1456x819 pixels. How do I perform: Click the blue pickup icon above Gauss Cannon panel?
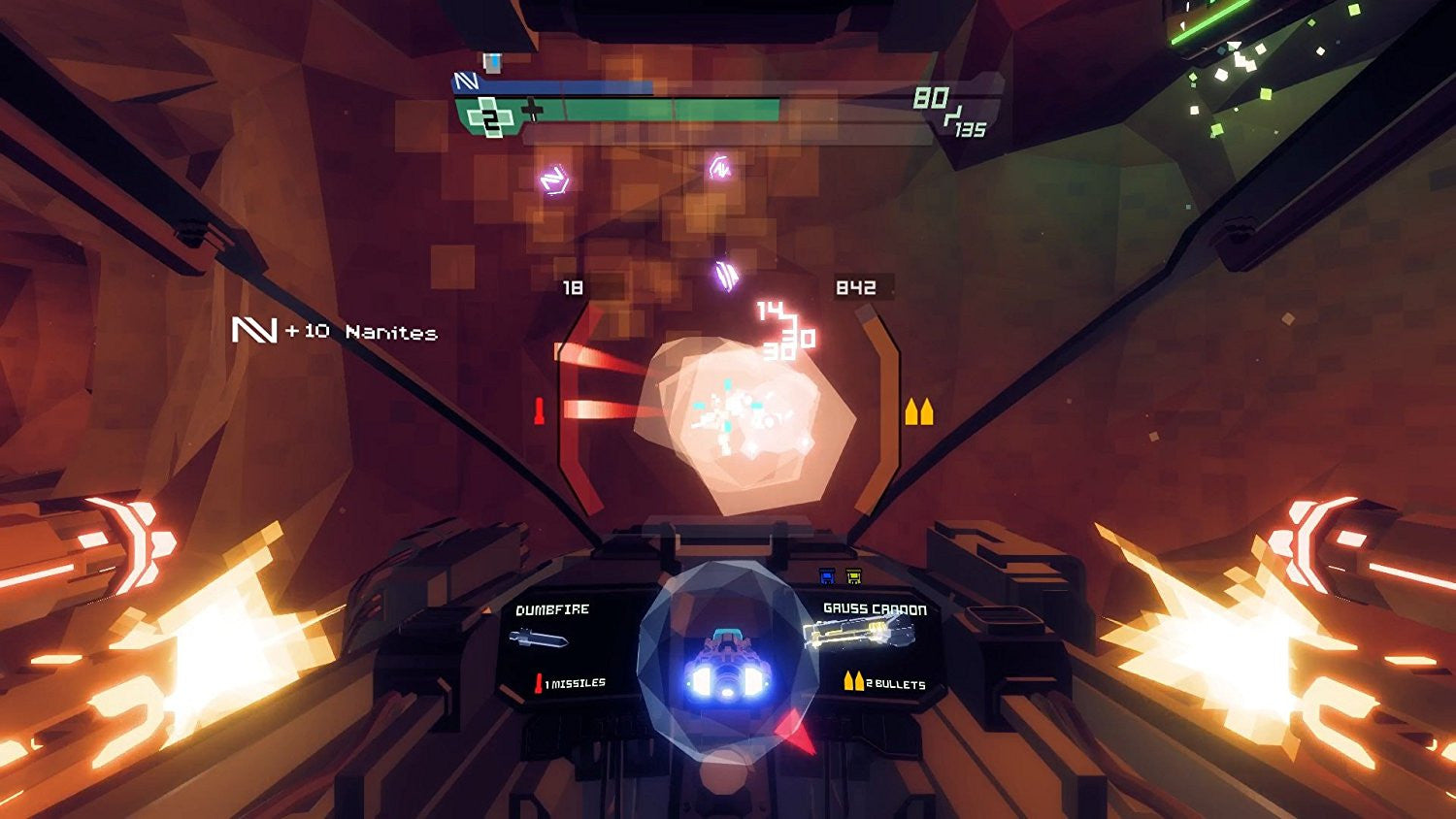(826, 575)
